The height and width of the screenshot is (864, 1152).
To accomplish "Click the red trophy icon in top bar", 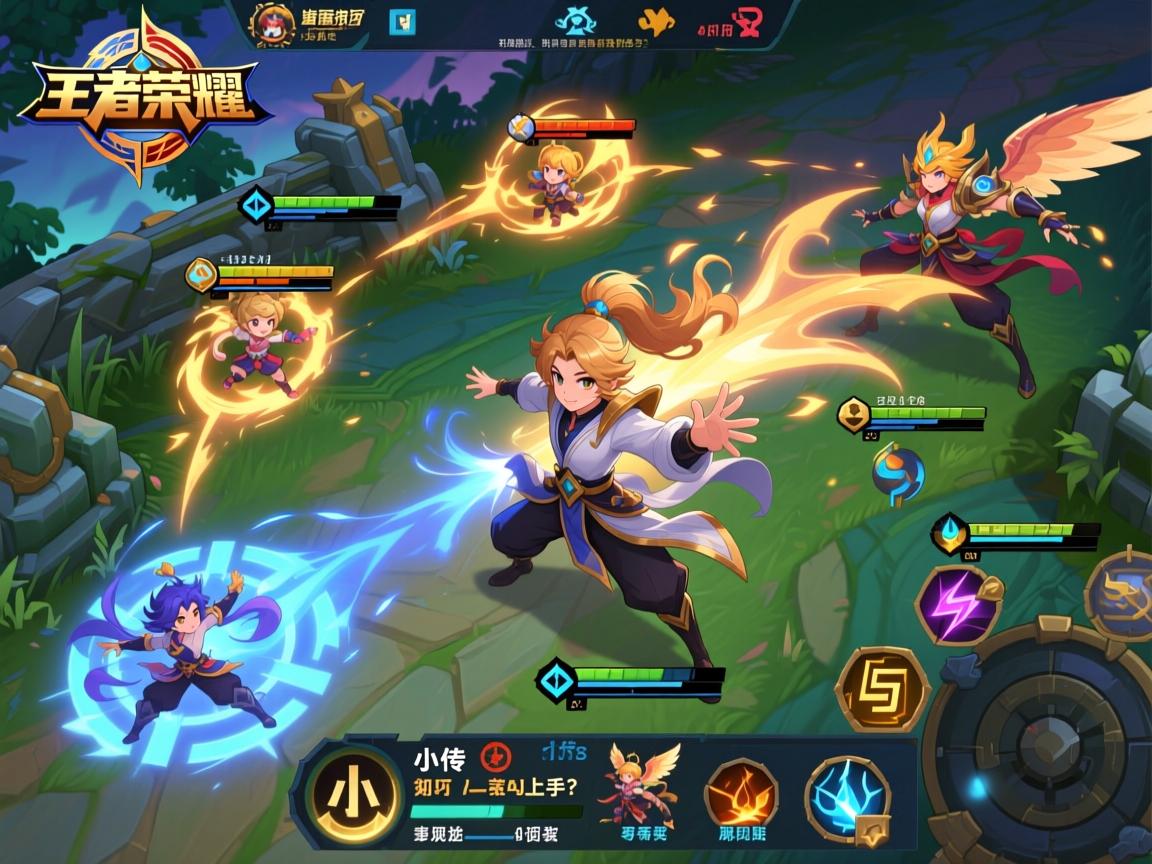I will 747,21.
